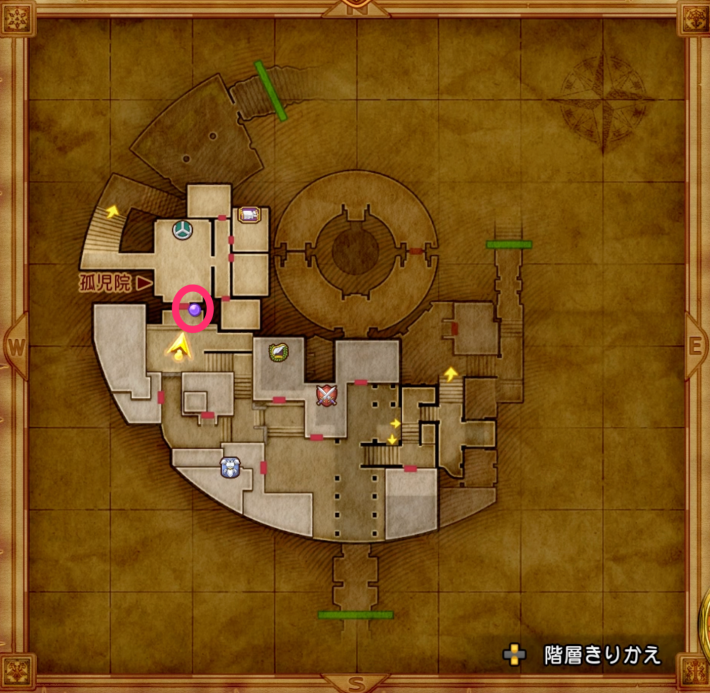Click the white armor shop marker

(x=231, y=466)
